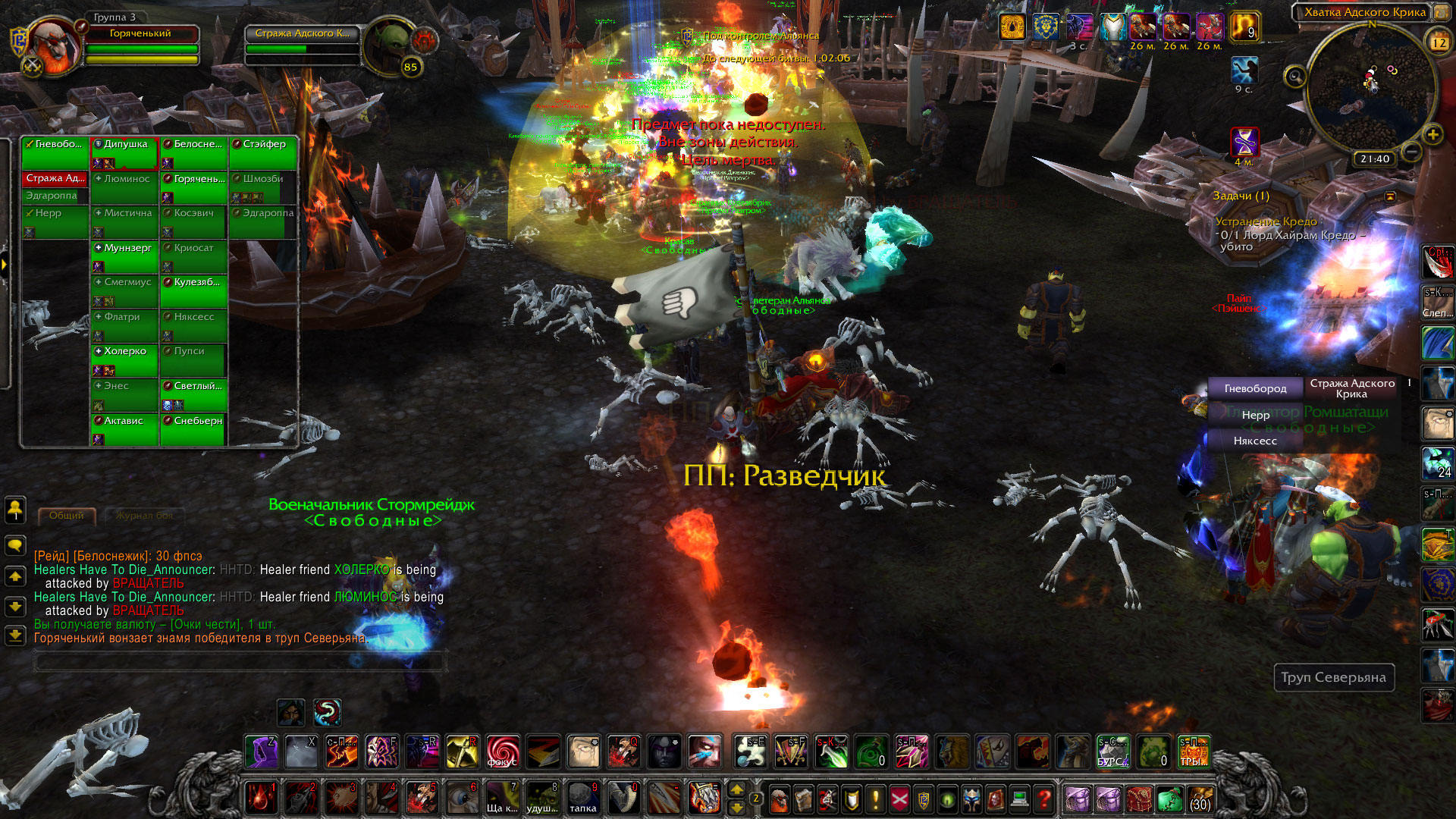This screenshot has width=1456, height=819.
Task: Open the minimap tracking magnifier
Action: [1294, 77]
